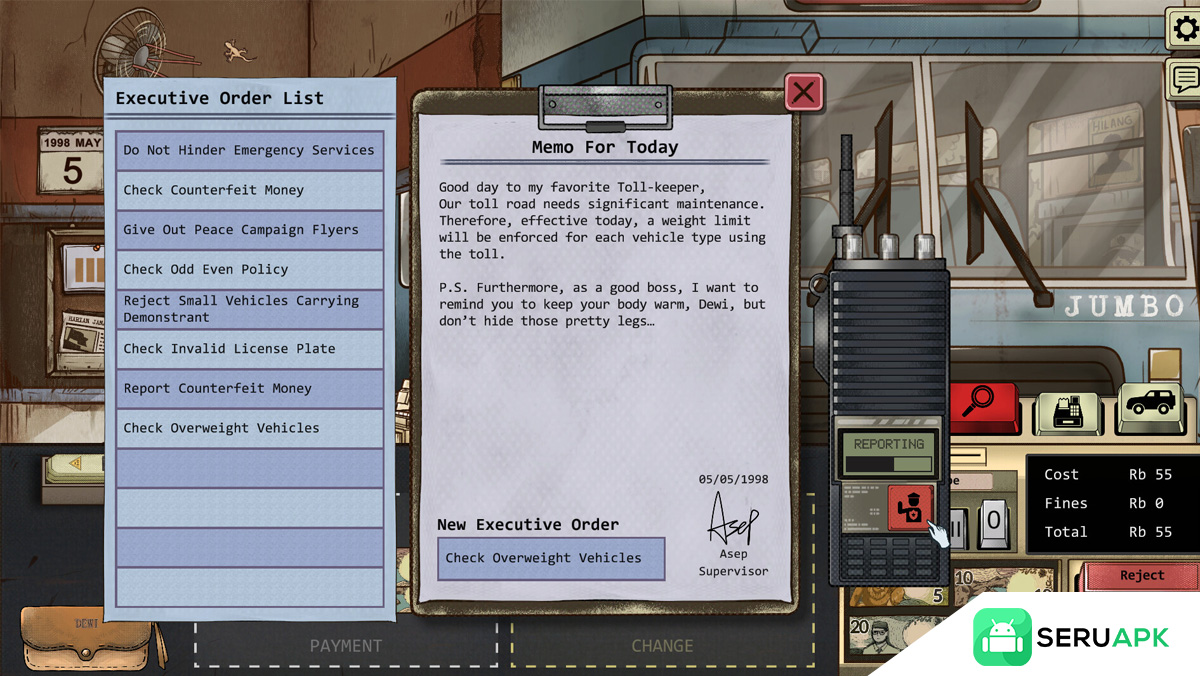Open the chat log speech bubble icon

point(1184,78)
